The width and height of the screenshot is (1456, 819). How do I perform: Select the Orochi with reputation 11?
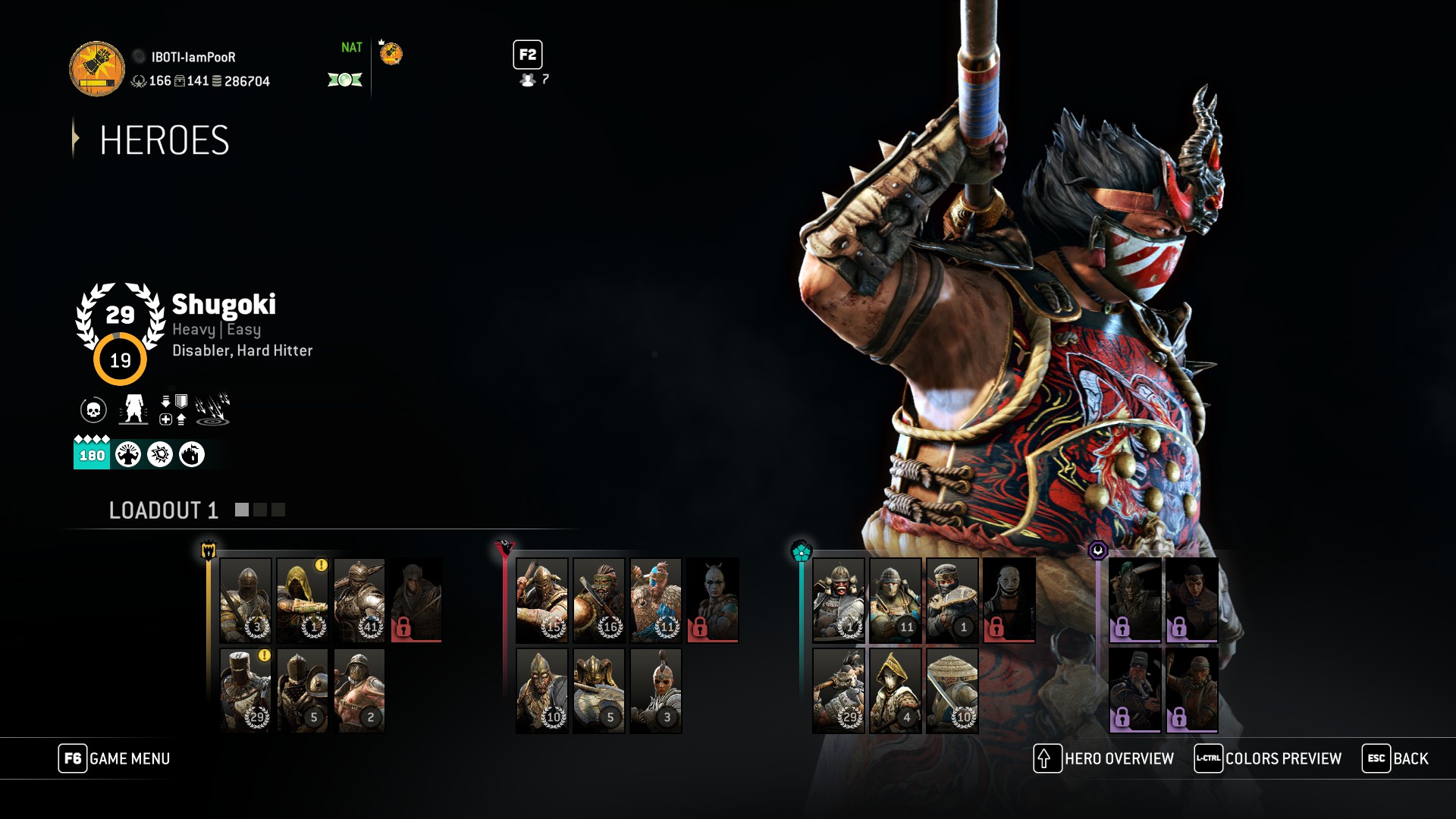click(x=895, y=601)
